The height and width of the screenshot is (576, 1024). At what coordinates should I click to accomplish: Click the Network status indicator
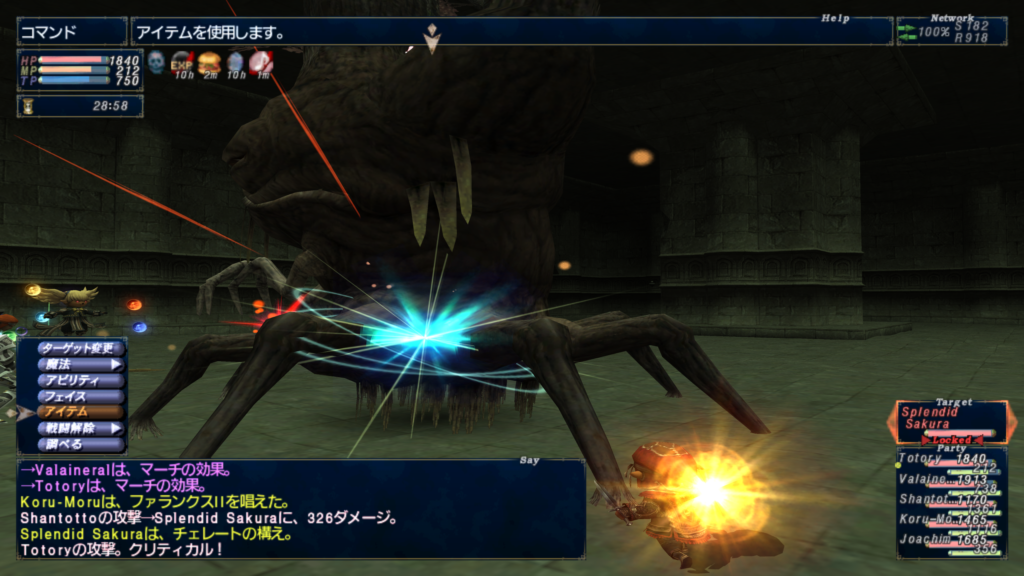tap(951, 31)
